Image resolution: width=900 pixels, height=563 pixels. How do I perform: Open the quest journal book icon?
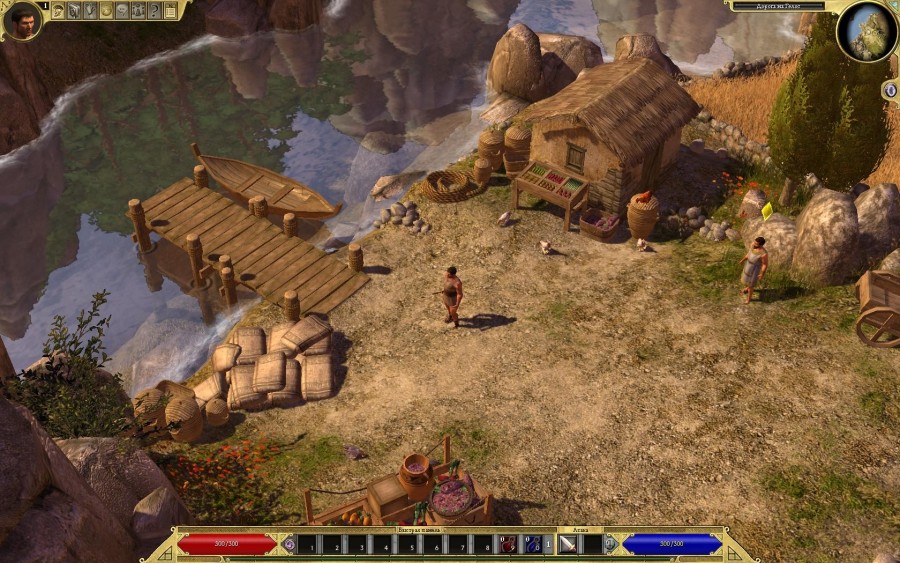[x=74, y=11]
